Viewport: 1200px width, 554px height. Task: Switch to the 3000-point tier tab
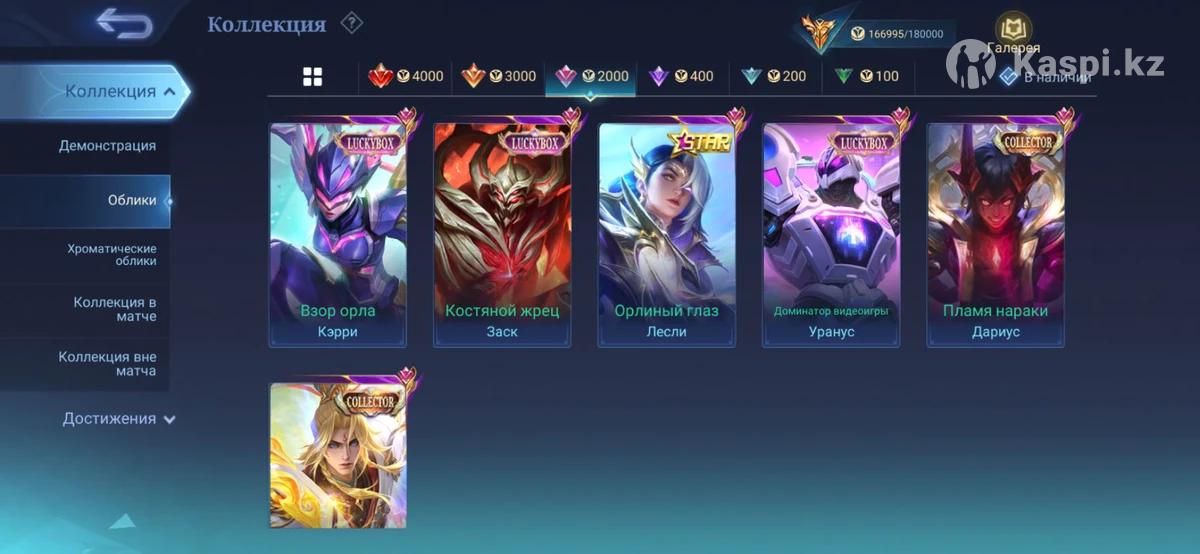pyautogui.click(x=499, y=76)
